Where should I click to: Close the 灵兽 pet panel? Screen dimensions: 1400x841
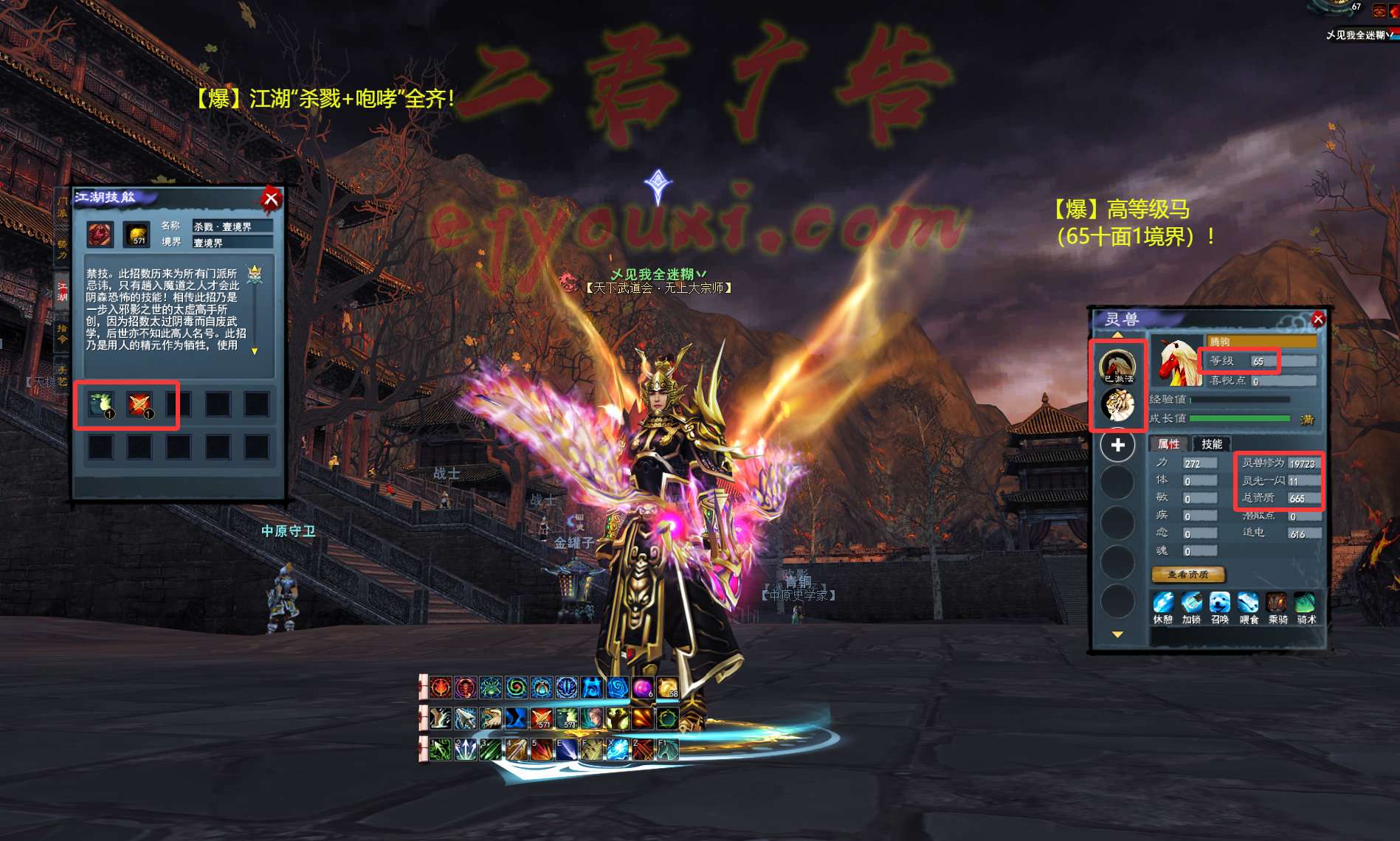click(x=1318, y=319)
